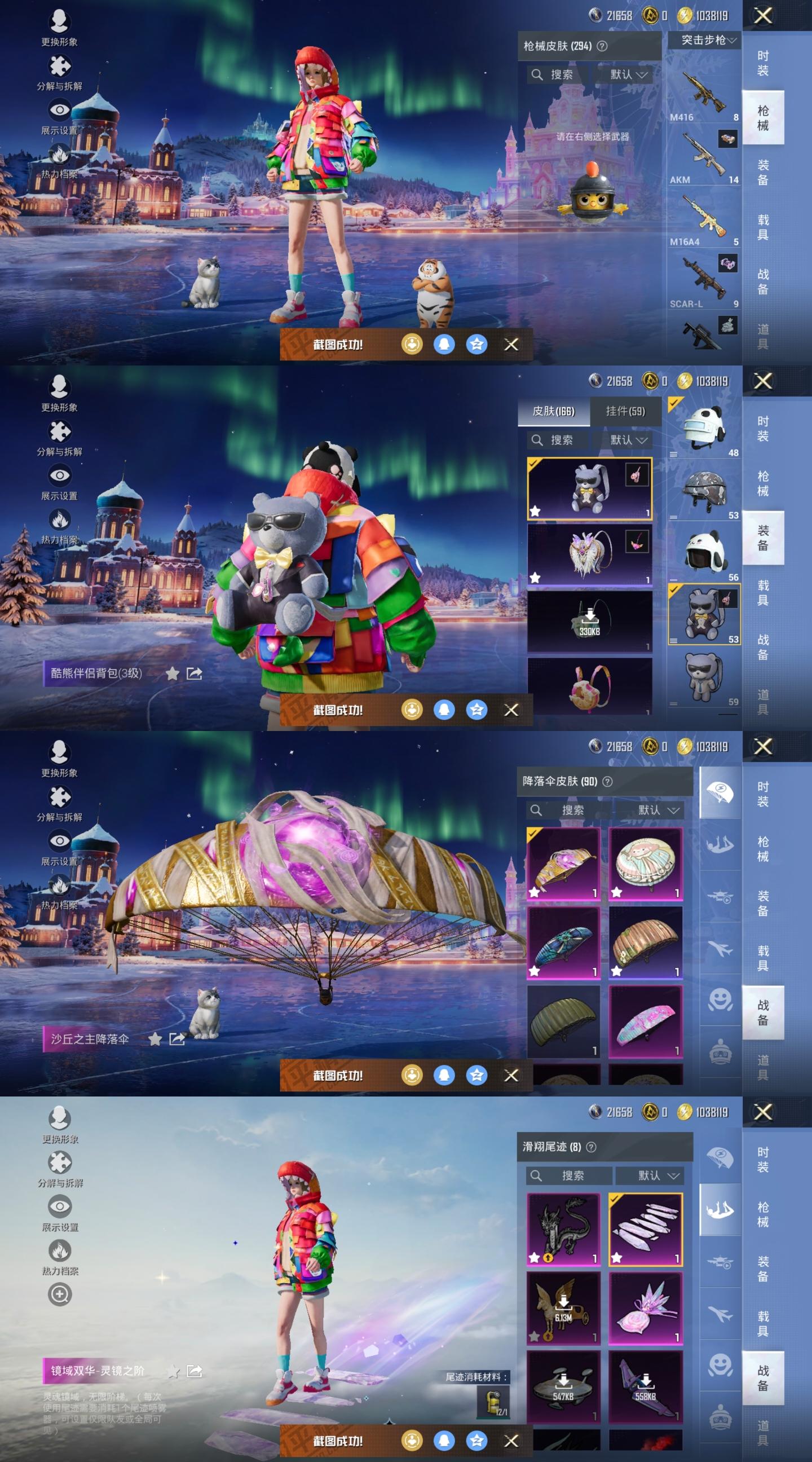
Task: Choose the cartoon girl parachute skin
Action: coord(645,863)
